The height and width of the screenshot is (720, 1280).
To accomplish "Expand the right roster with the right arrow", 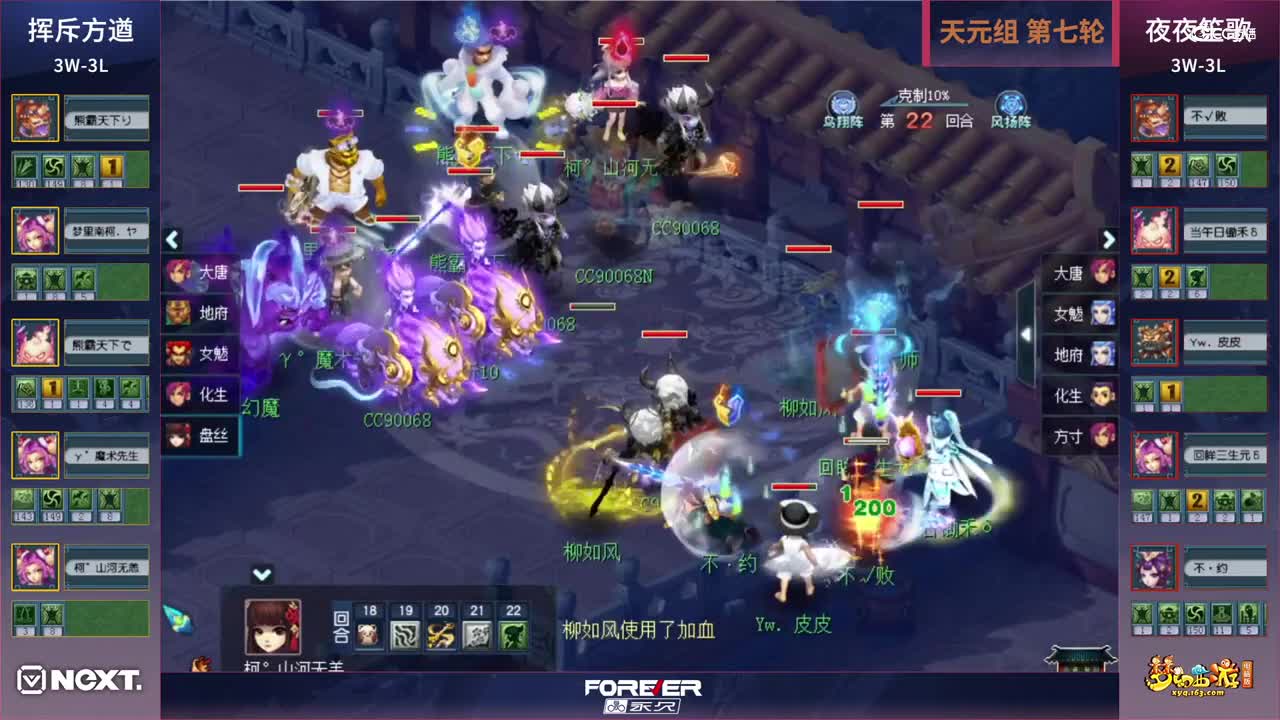I will (x=1108, y=240).
